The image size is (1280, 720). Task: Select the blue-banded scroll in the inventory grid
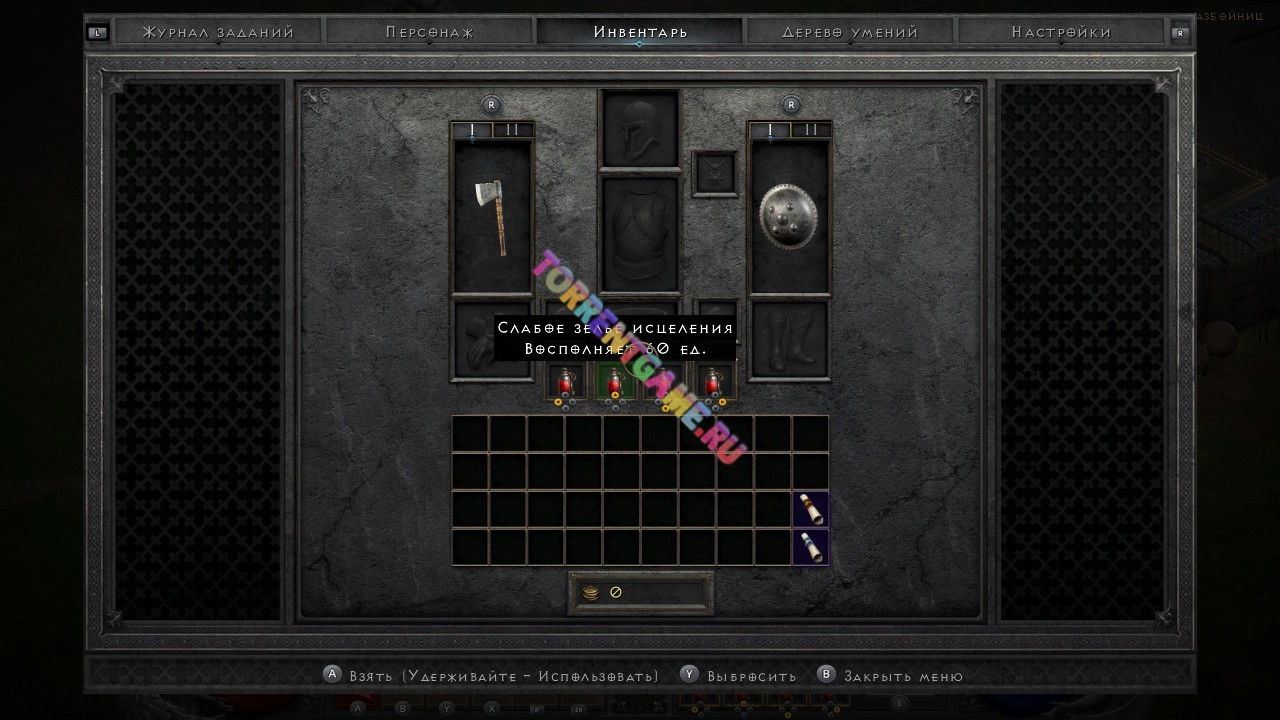(811, 547)
